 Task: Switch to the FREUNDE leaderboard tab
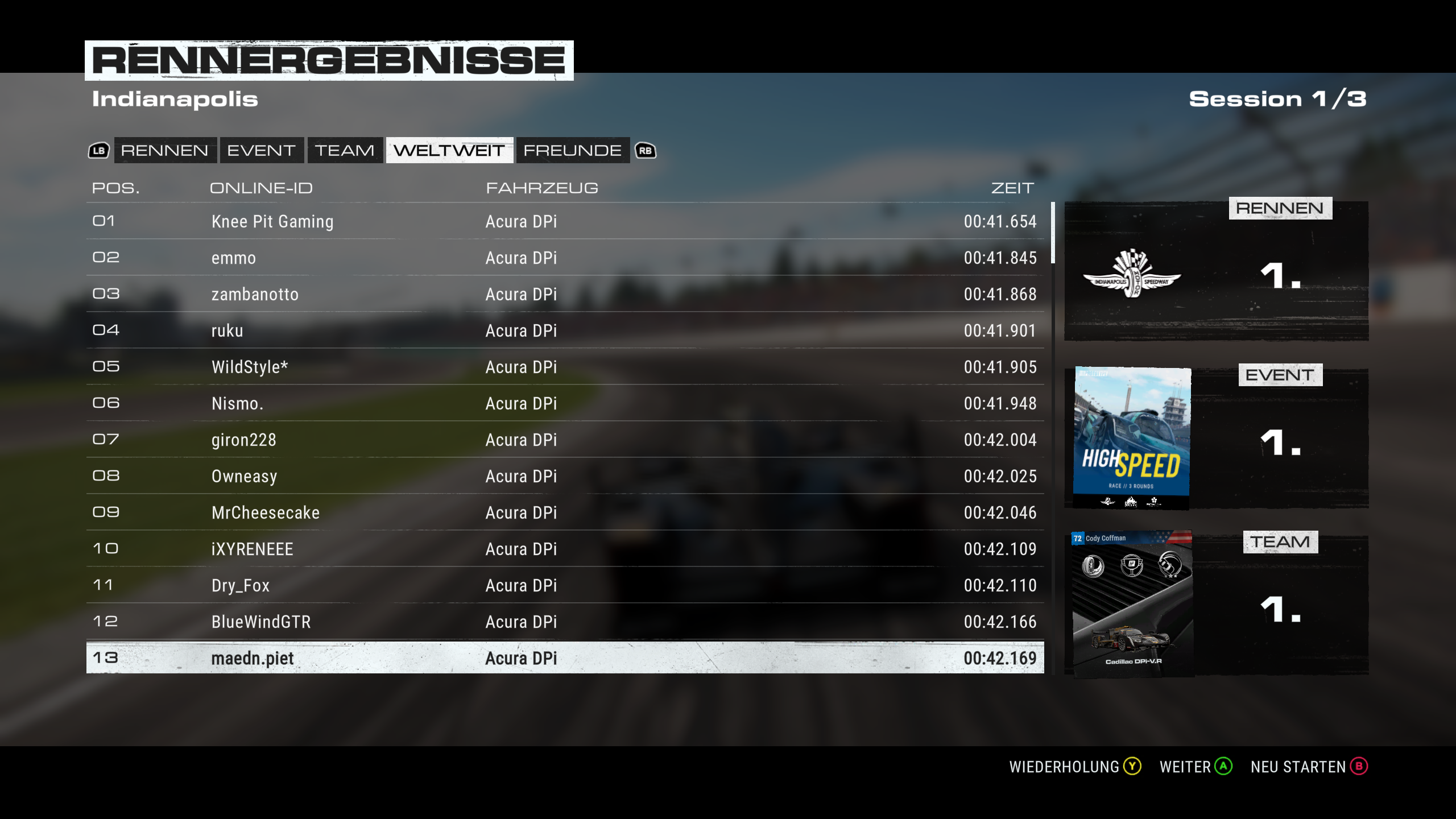point(572,151)
